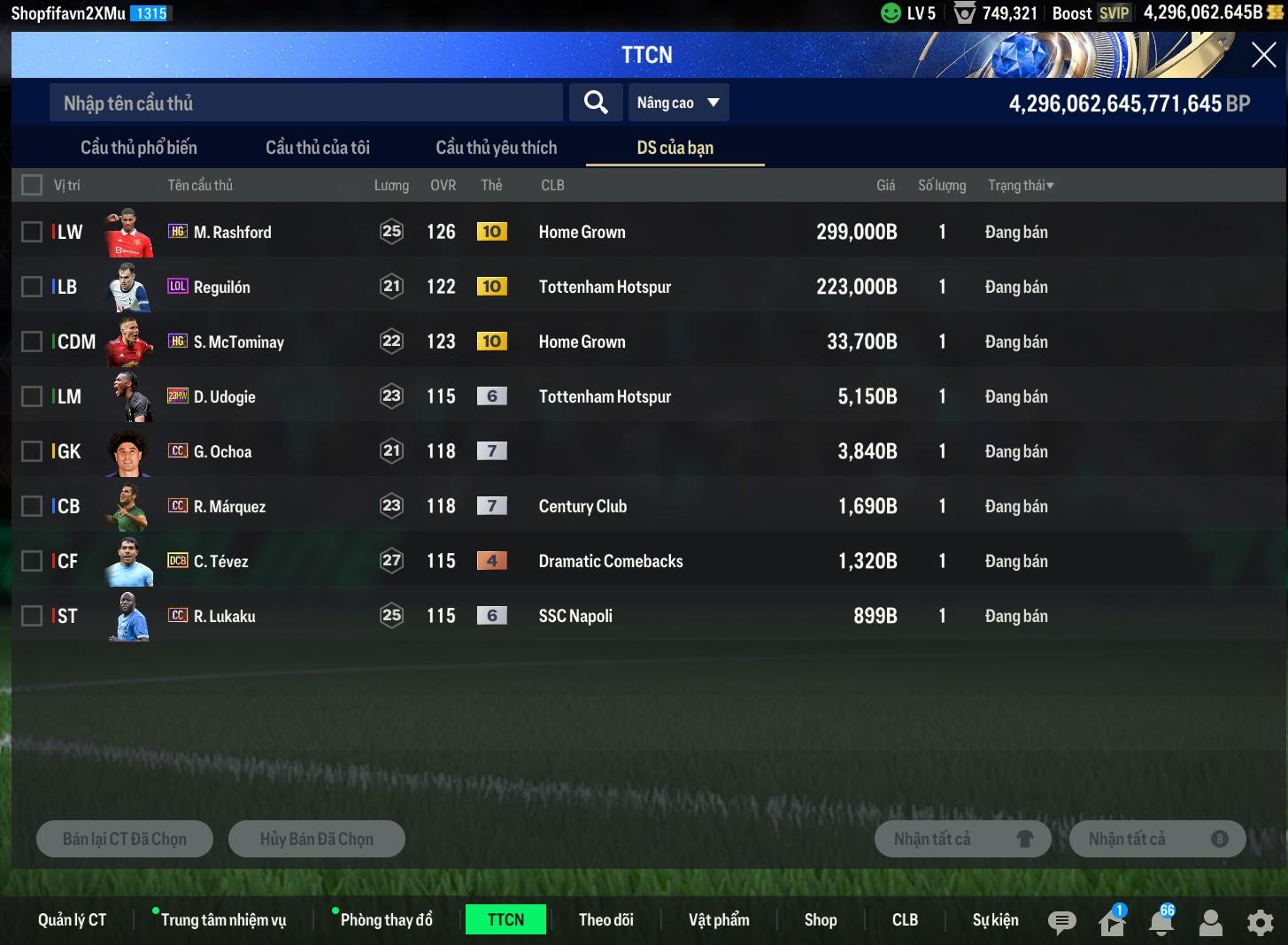Screen dimensions: 1288x945
Task: Open the Shop from bottom bar
Action: click(x=821, y=920)
